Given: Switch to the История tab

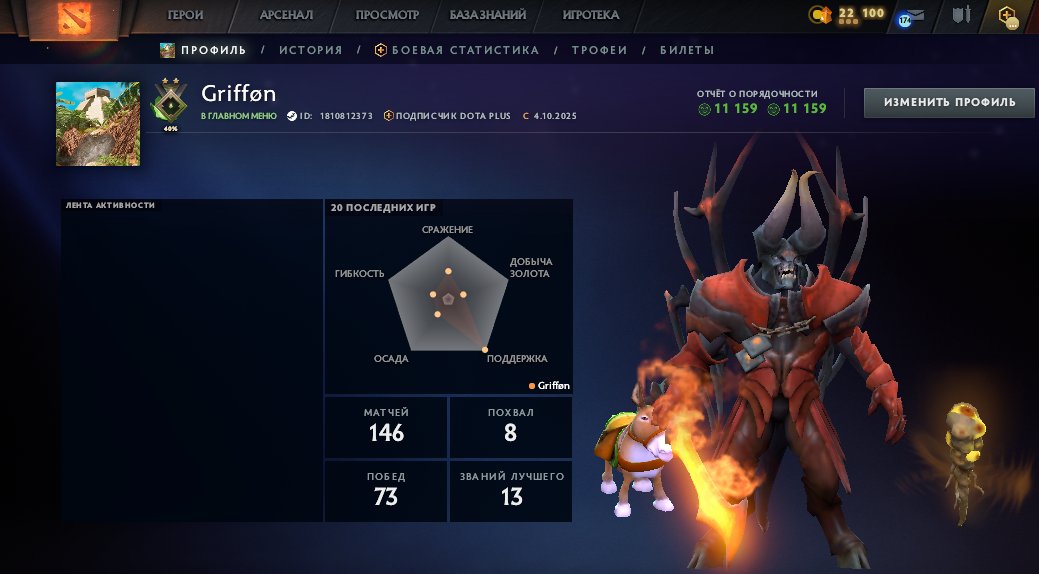Looking at the screenshot, I should (x=310, y=50).
